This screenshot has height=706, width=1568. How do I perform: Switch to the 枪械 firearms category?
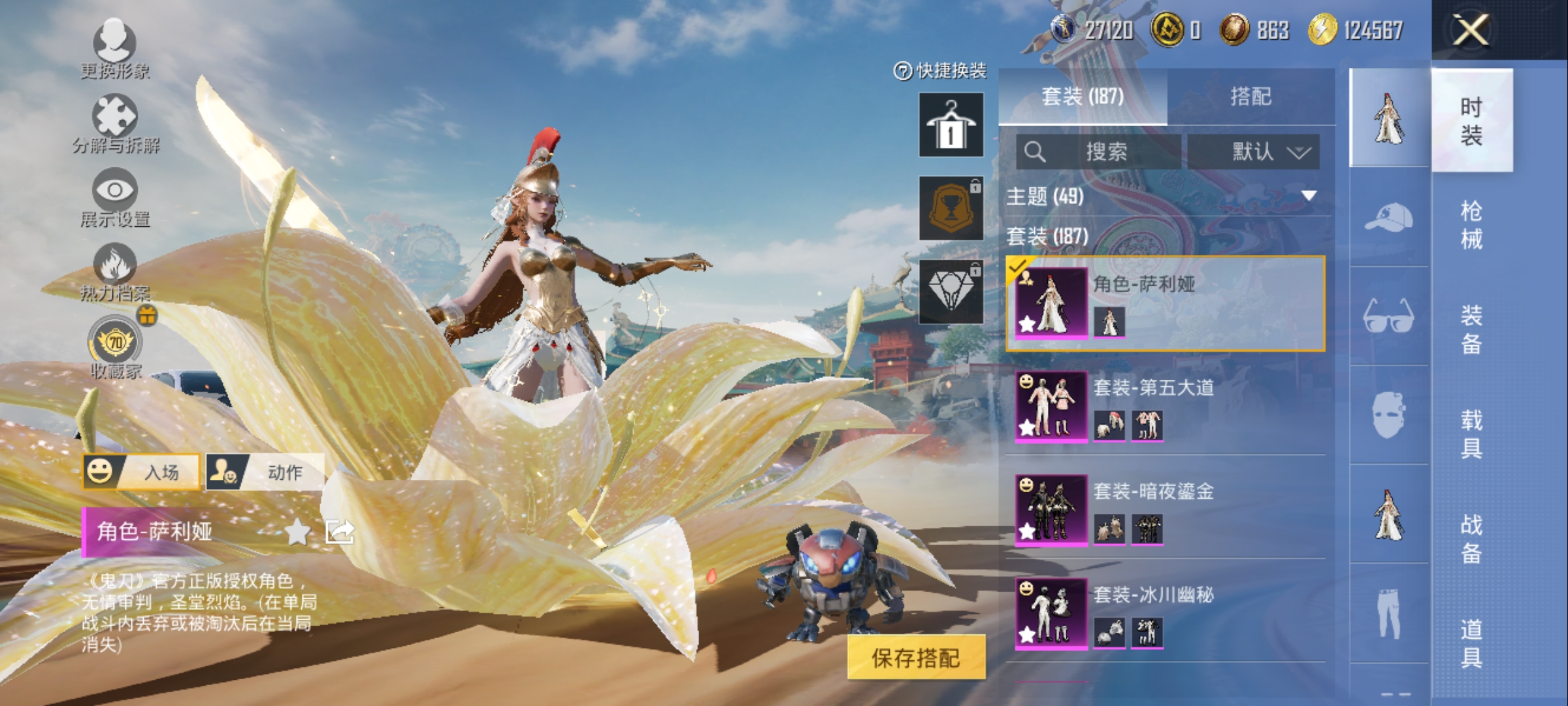coord(1471,225)
